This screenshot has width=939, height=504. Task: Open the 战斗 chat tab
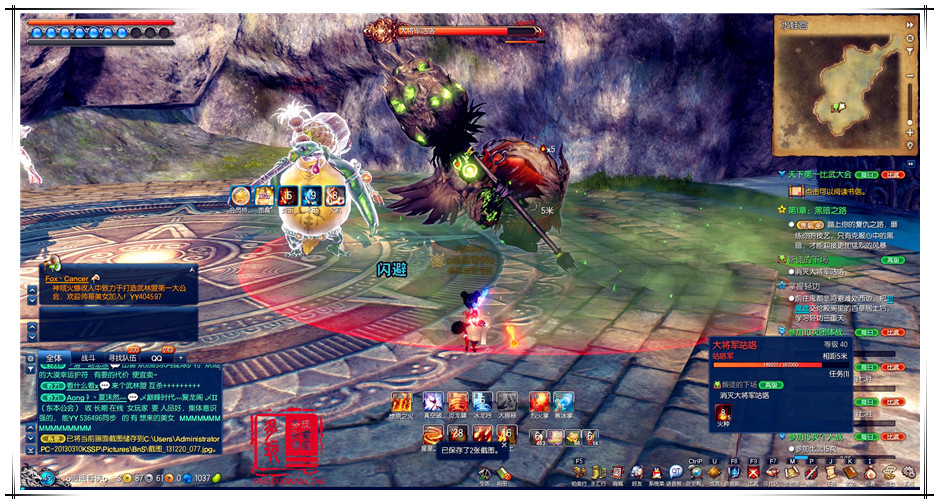point(88,357)
